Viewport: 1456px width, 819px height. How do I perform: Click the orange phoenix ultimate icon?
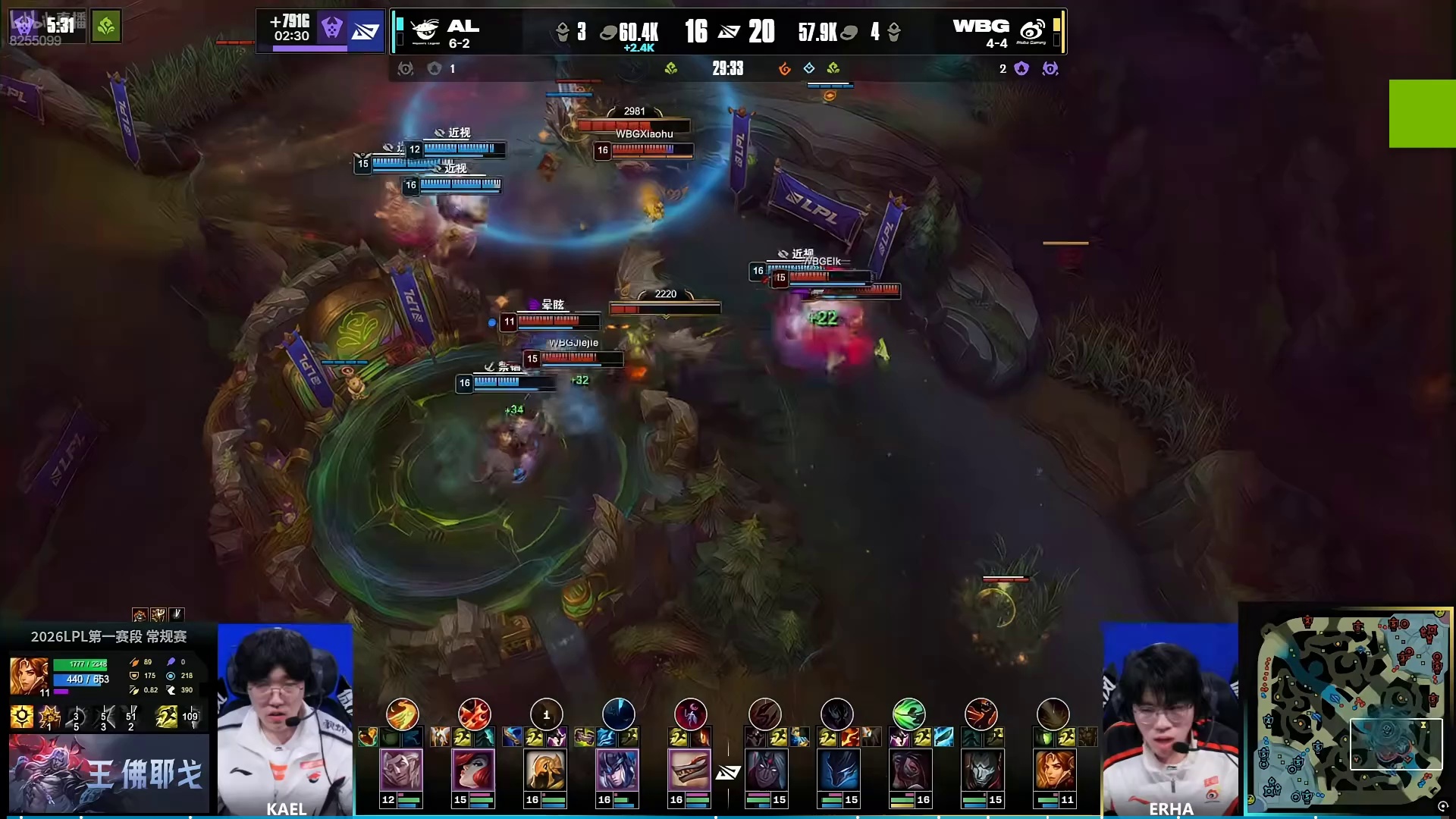402,714
